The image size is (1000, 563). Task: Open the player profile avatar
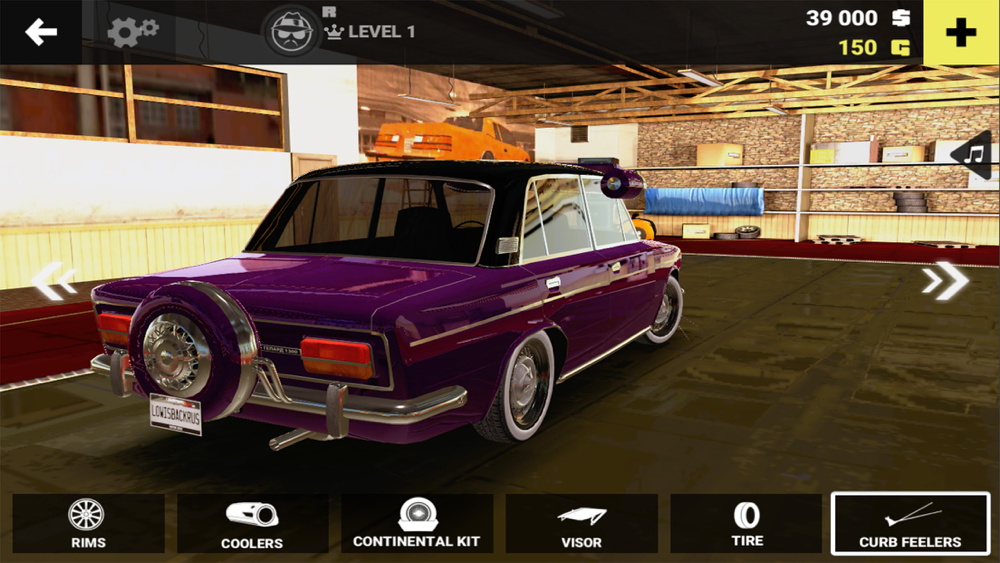click(x=291, y=32)
